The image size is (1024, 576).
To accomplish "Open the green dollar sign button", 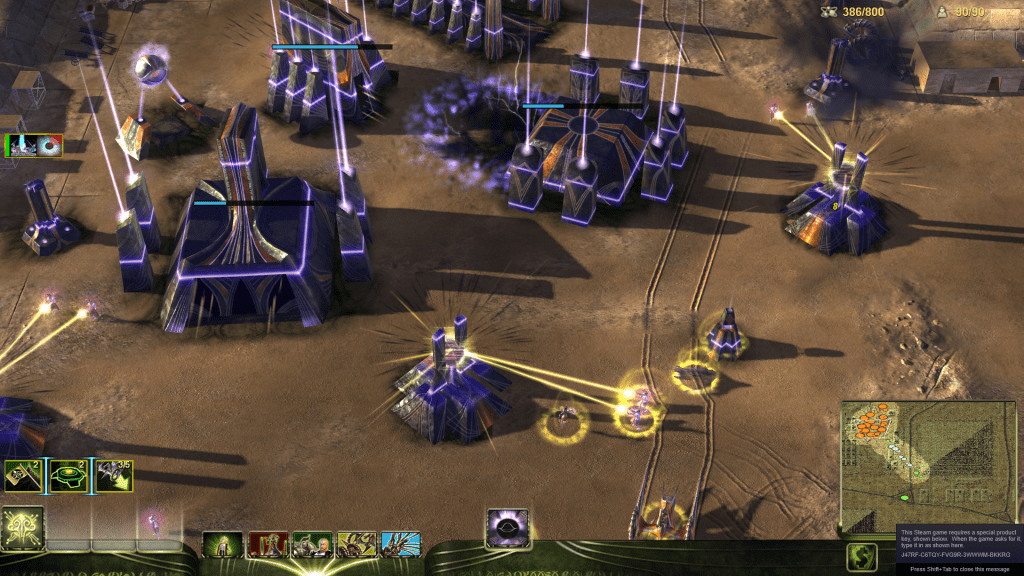I will [861, 557].
